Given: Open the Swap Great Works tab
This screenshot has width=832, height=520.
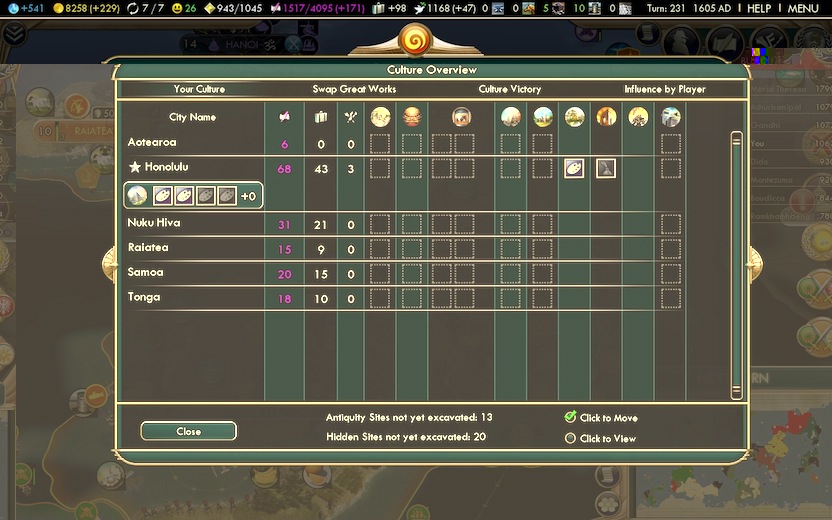Looking at the screenshot, I should coord(354,89).
